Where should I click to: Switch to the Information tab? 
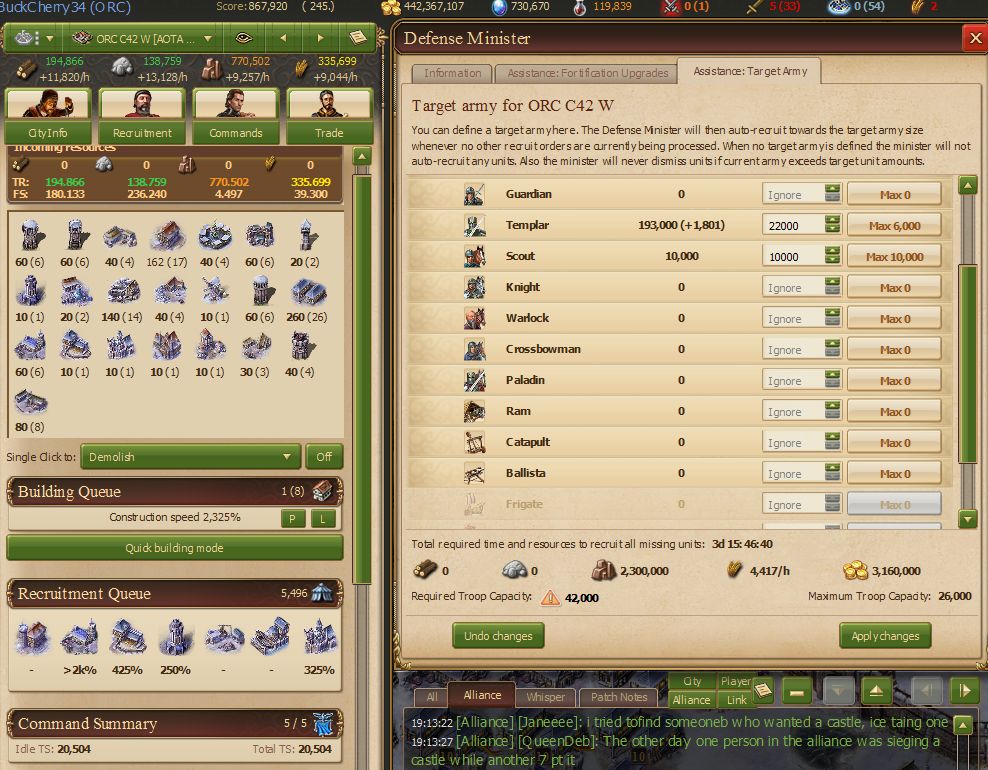(x=452, y=73)
